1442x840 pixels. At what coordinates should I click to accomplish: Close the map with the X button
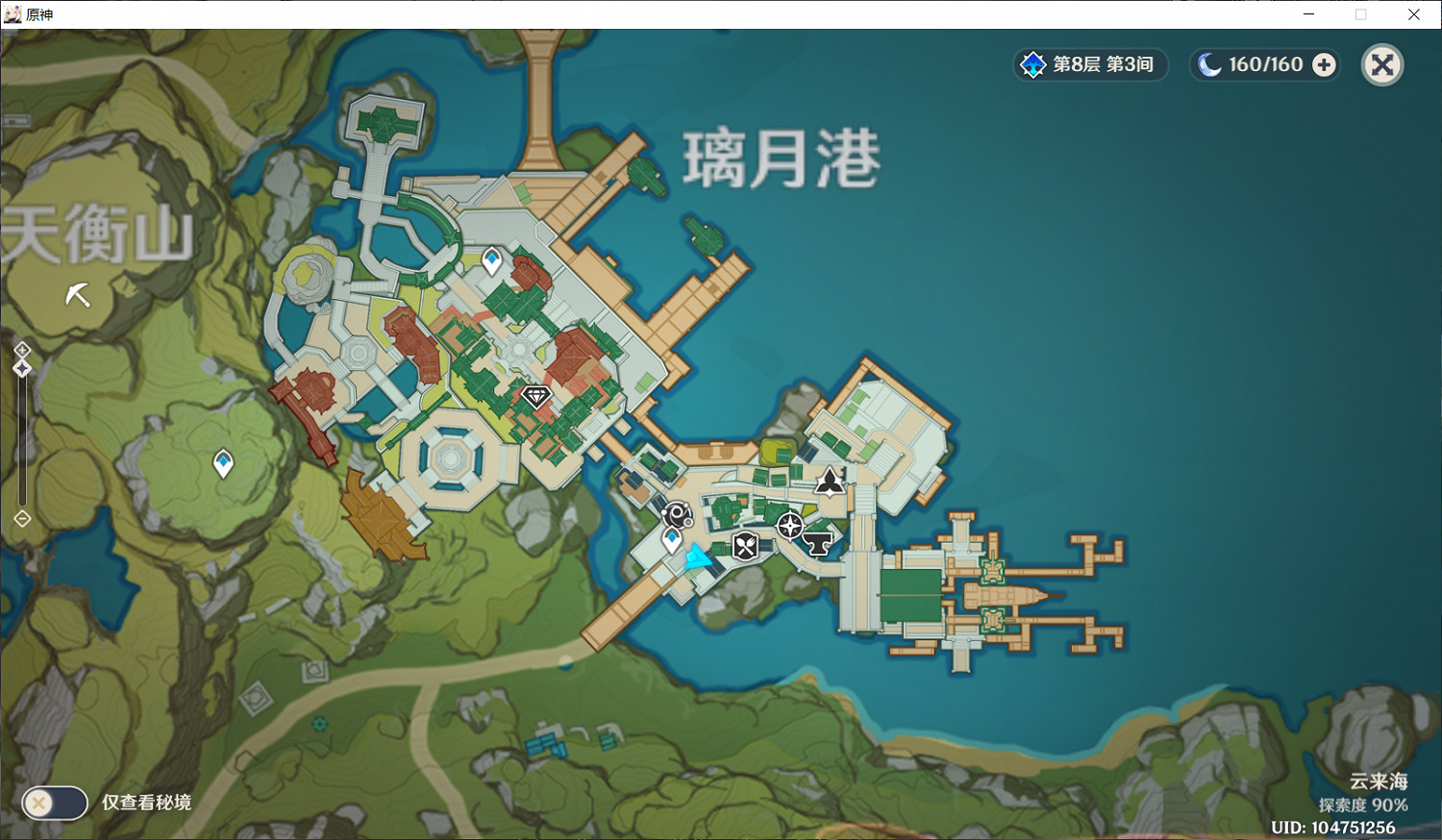click(1382, 64)
